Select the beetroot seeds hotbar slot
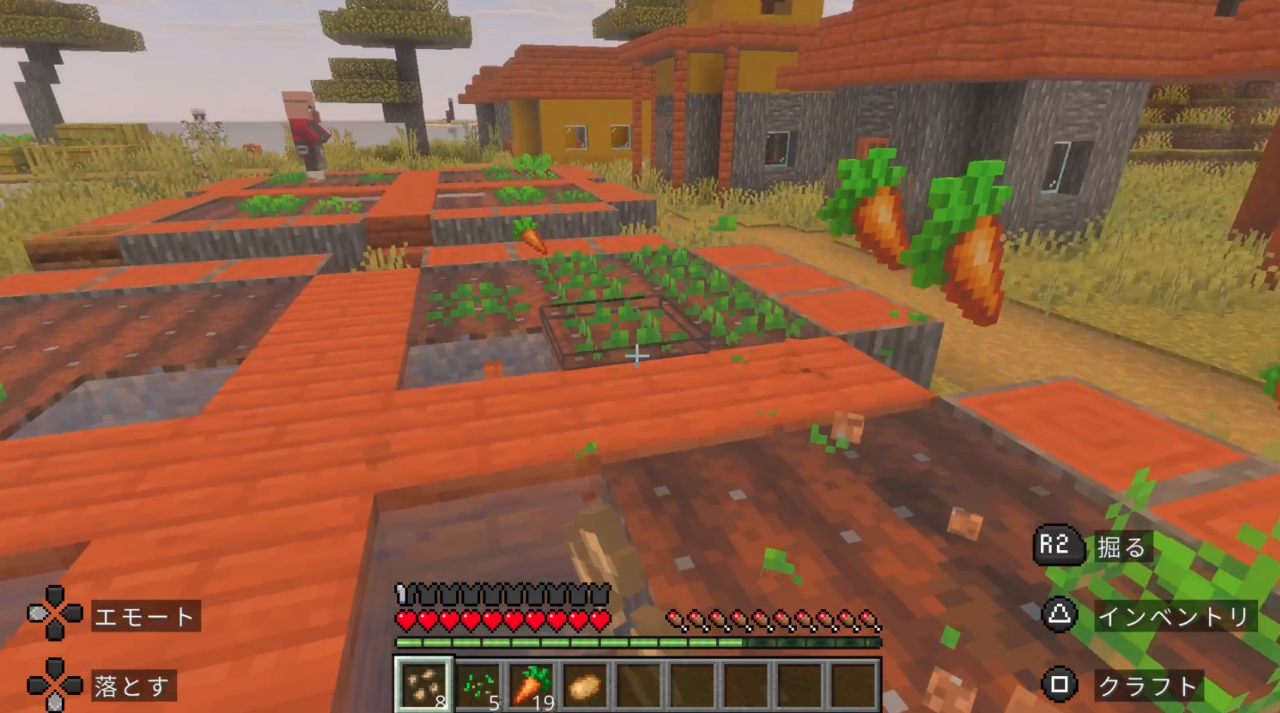 pyautogui.click(x=424, y=685)
